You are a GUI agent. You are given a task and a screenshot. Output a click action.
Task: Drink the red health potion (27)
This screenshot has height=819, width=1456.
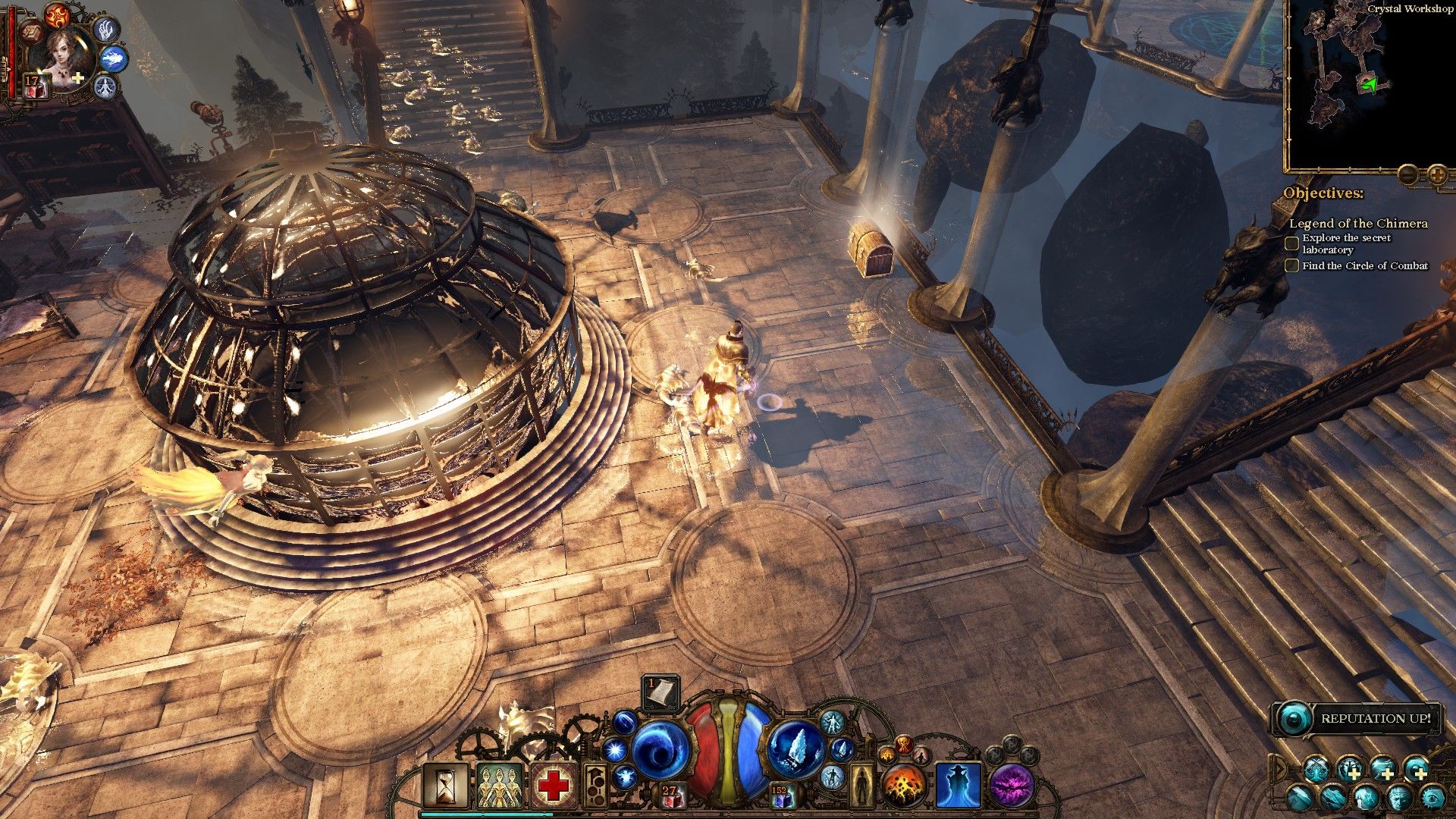(x=670, y=796)
